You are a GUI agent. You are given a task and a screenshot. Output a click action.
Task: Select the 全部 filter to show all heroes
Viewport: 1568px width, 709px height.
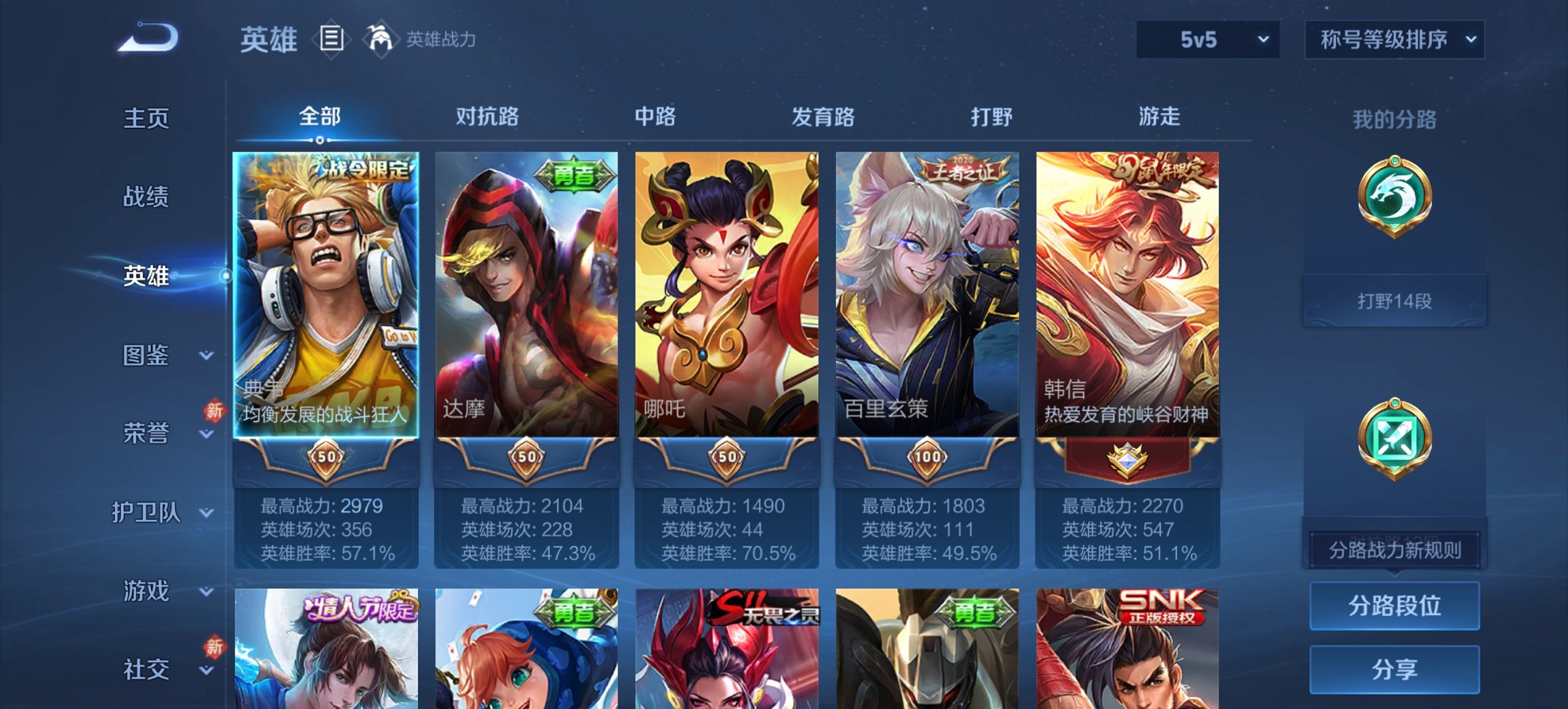321,118
